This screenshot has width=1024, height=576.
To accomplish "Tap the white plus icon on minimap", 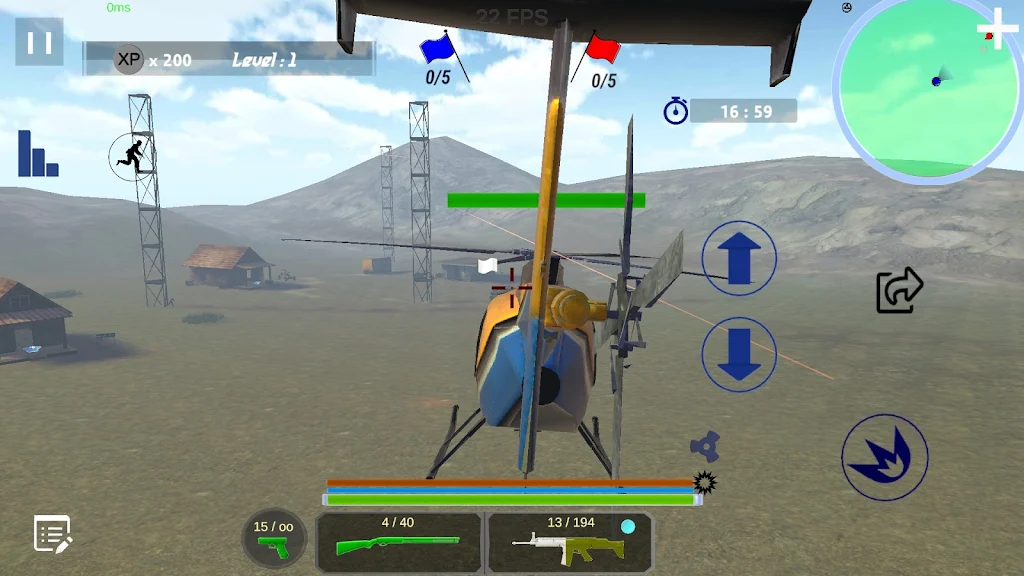I will point(996,27).
